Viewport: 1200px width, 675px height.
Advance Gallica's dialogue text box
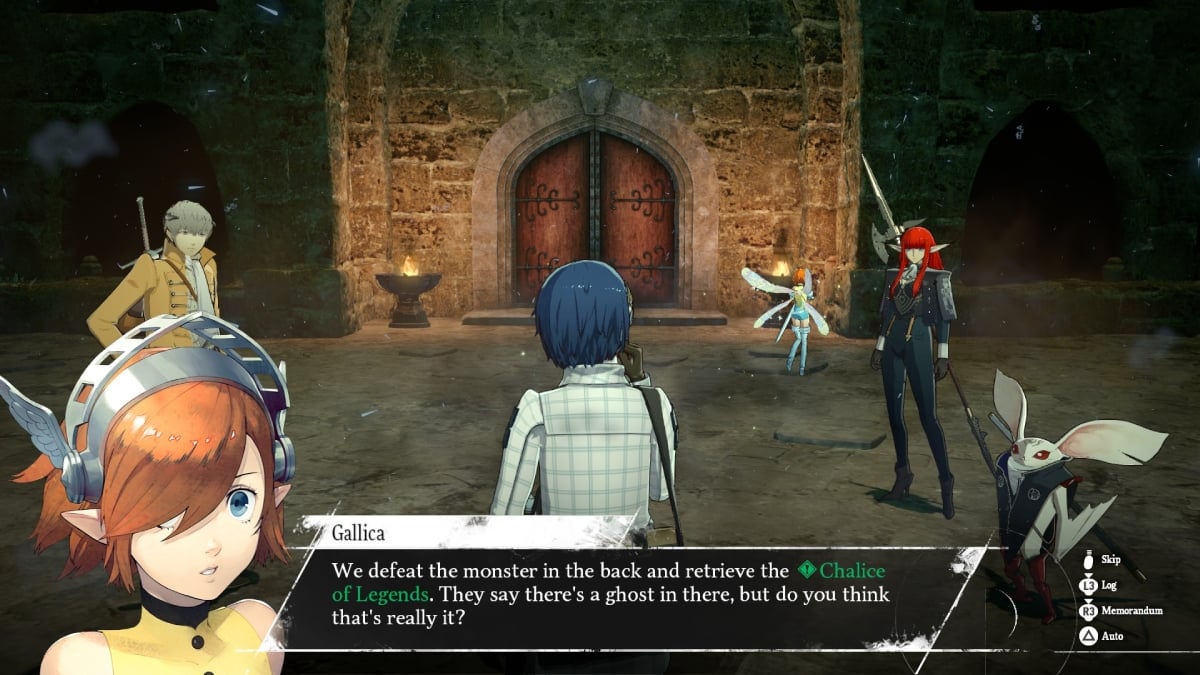(620, 594)
